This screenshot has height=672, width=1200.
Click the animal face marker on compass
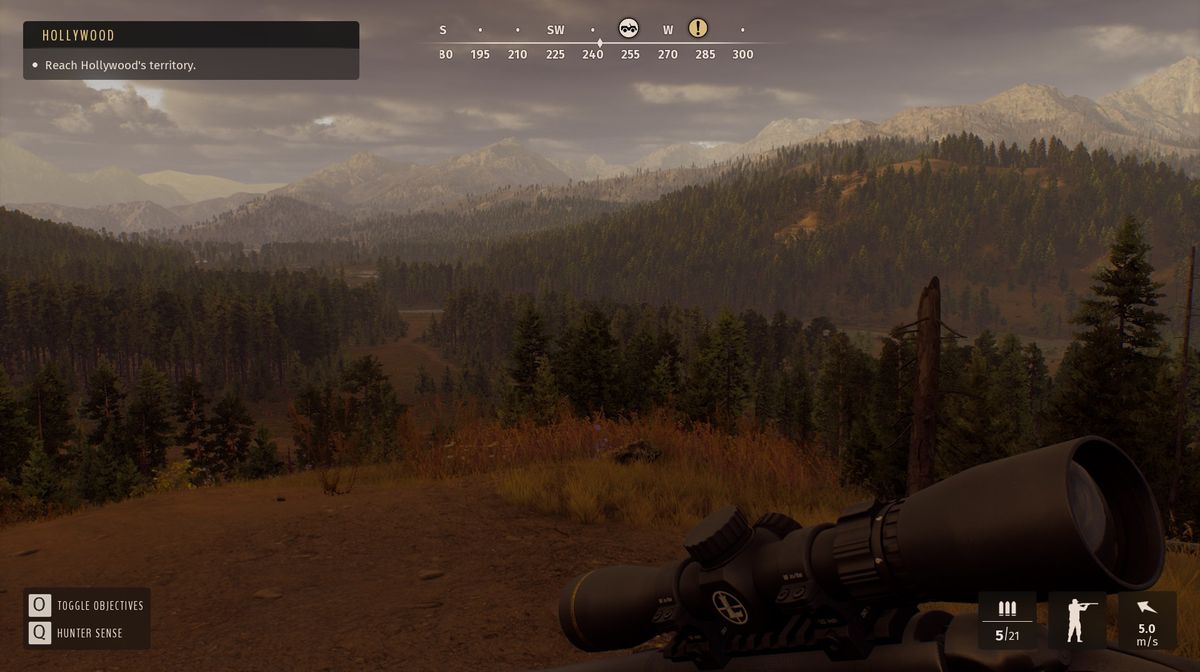(x=629, y=28)
